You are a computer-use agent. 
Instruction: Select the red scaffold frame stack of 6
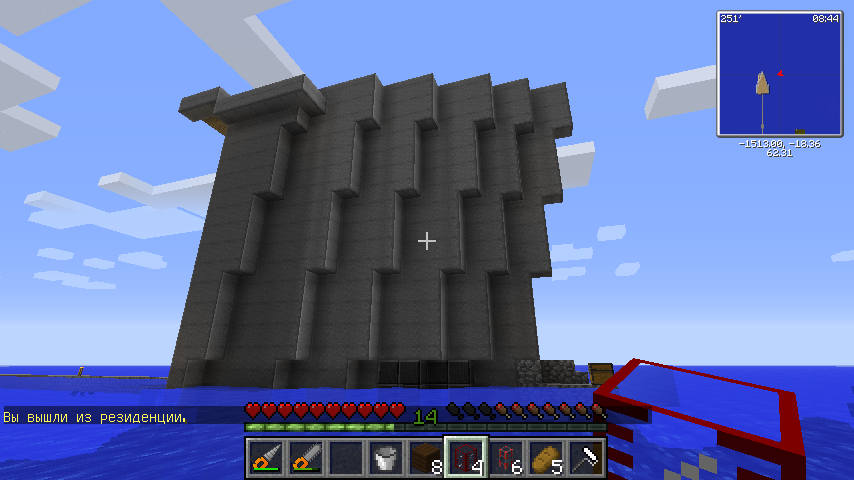click(x=505, y=459)
